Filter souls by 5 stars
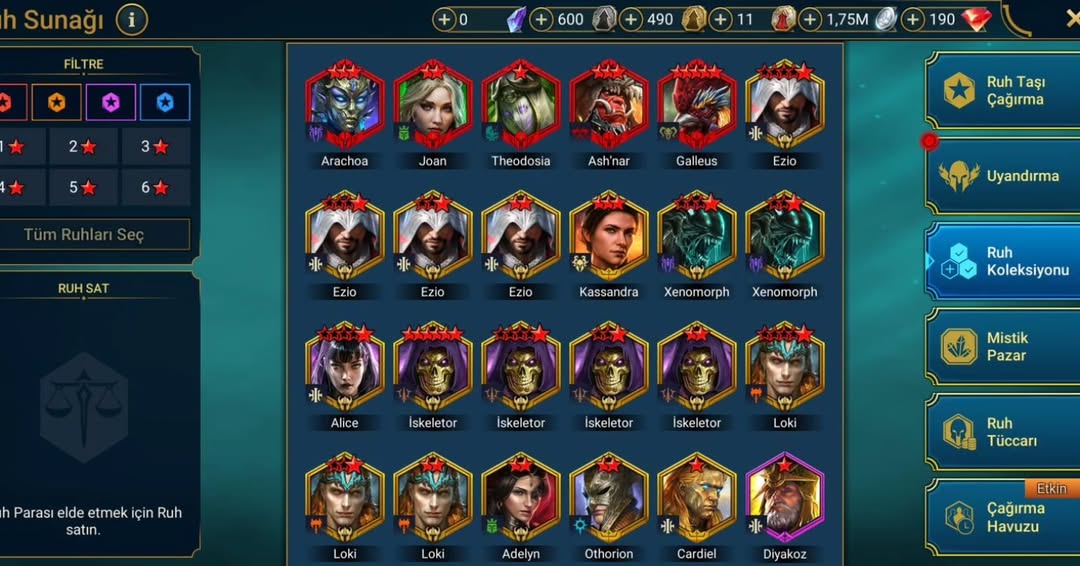1080x566 pixels. 84,187
